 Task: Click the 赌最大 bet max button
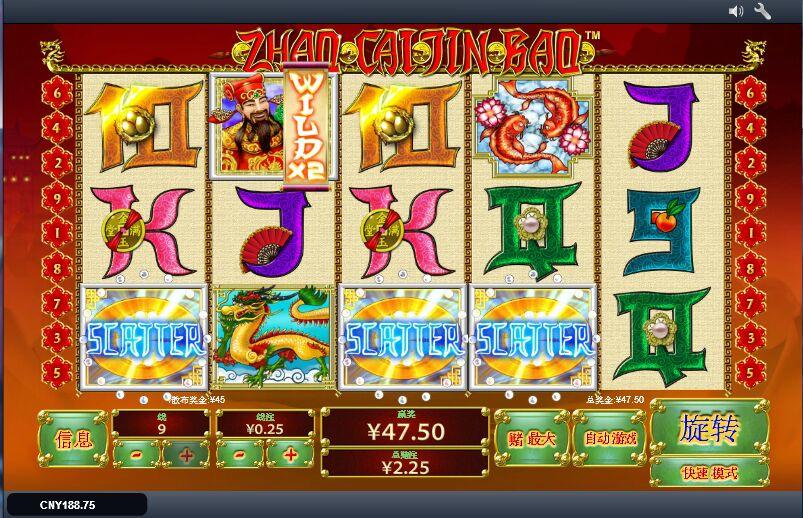[531, 438]
